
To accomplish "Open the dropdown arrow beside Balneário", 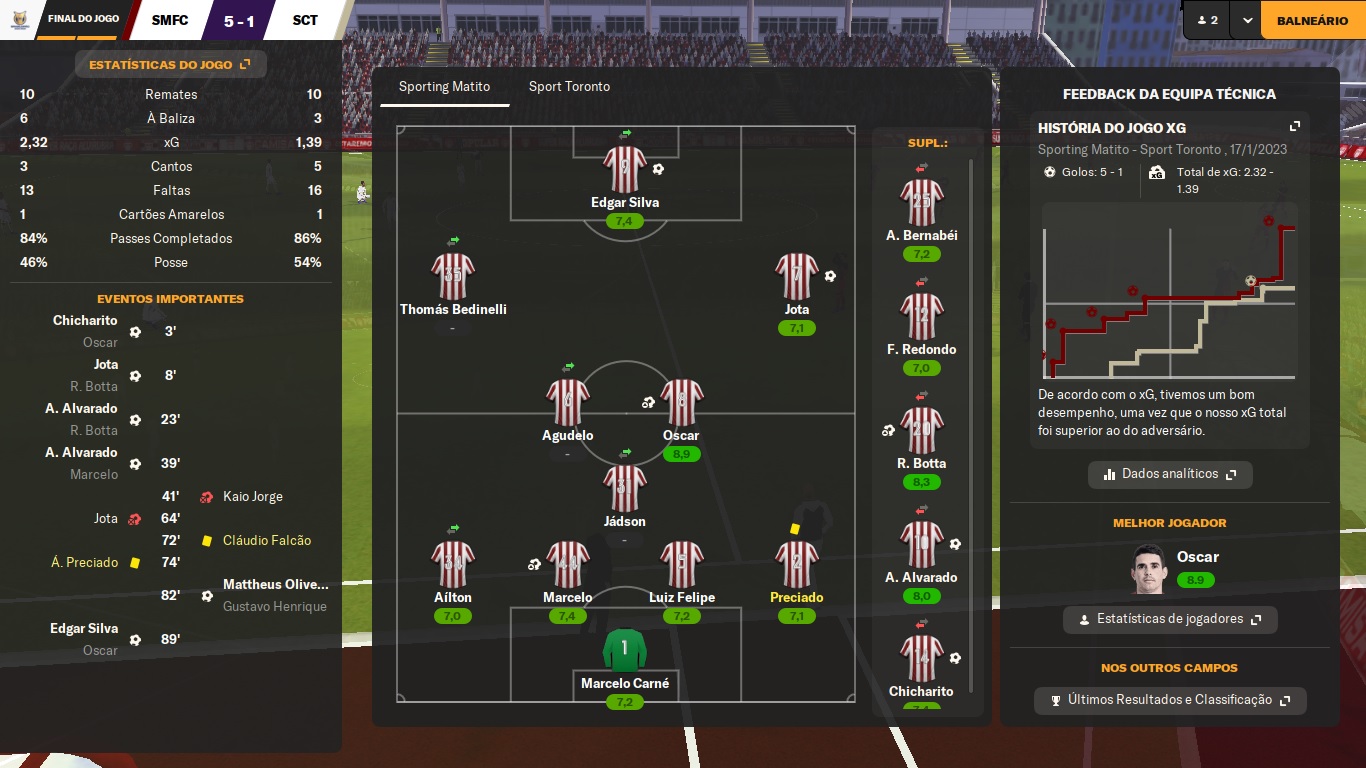I will [x=1246, y=20].
